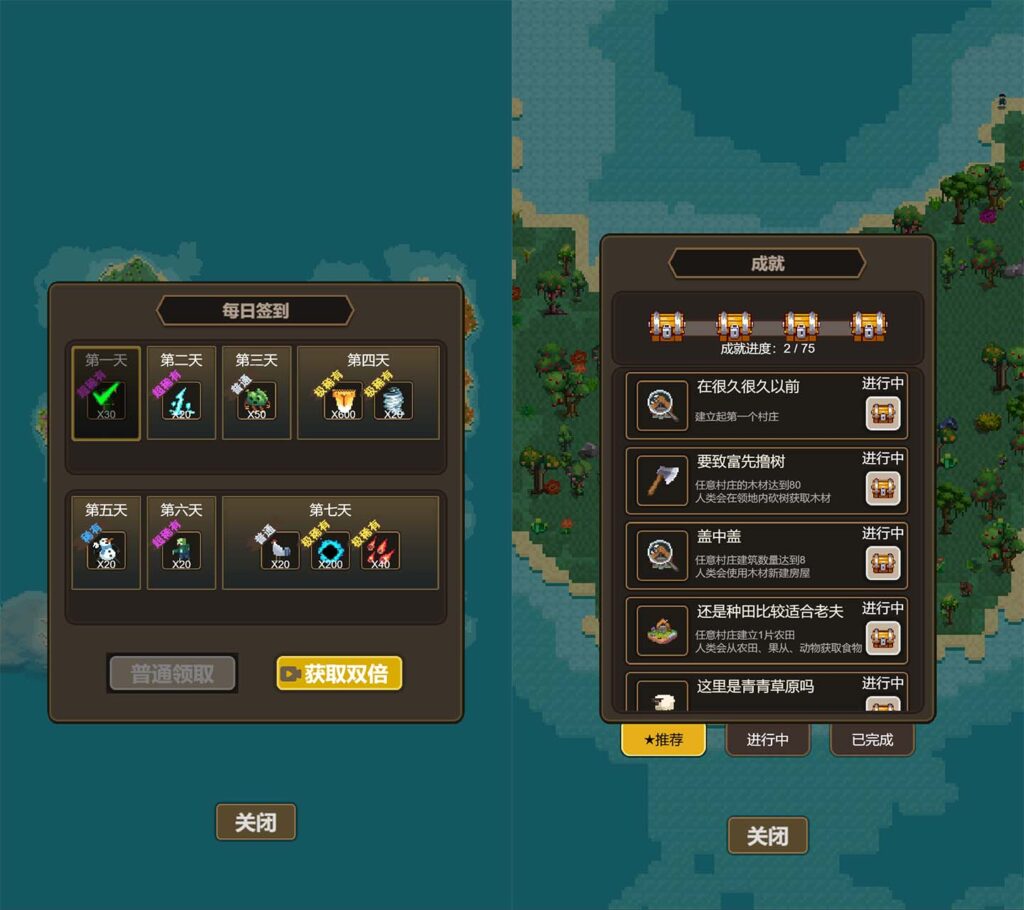Viewport: 1024px width, 910px height.
Task: Close the 成就 achievements panel
Action: tap(767, 836)
